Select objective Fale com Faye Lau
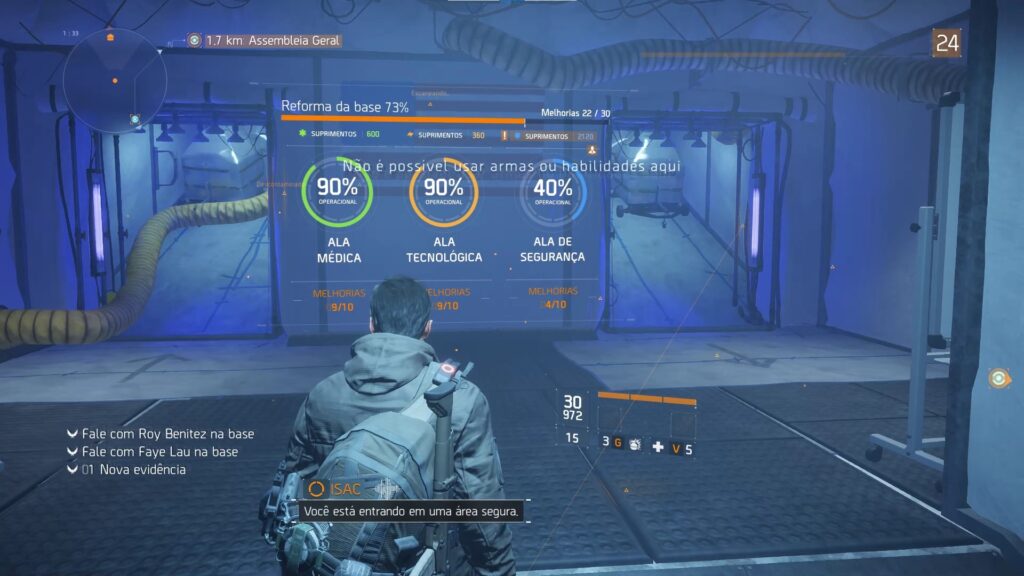The width and height of the screenshot is (1024, 576). (160, 452)
